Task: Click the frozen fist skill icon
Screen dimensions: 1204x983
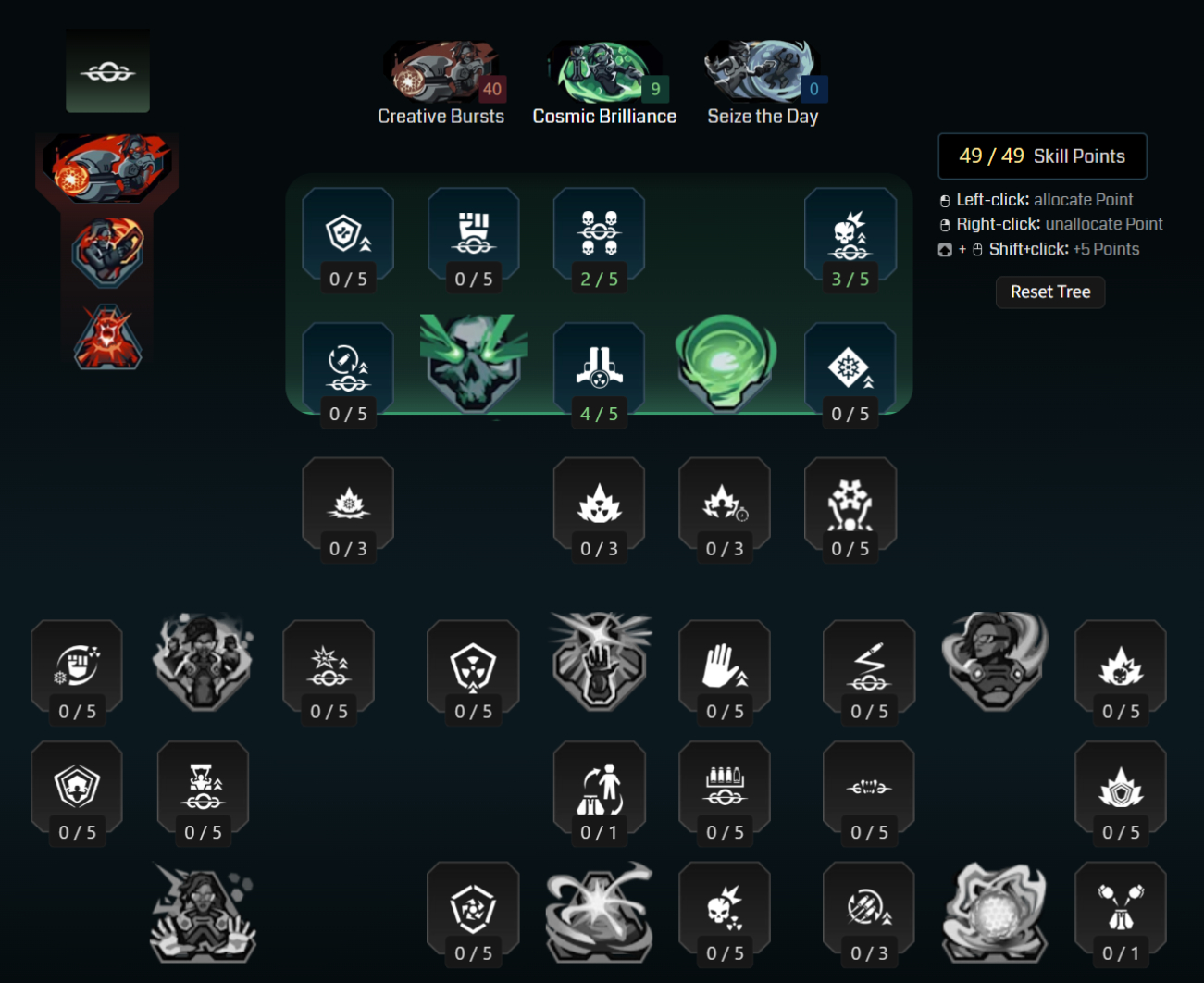Action: click(77, 661)
